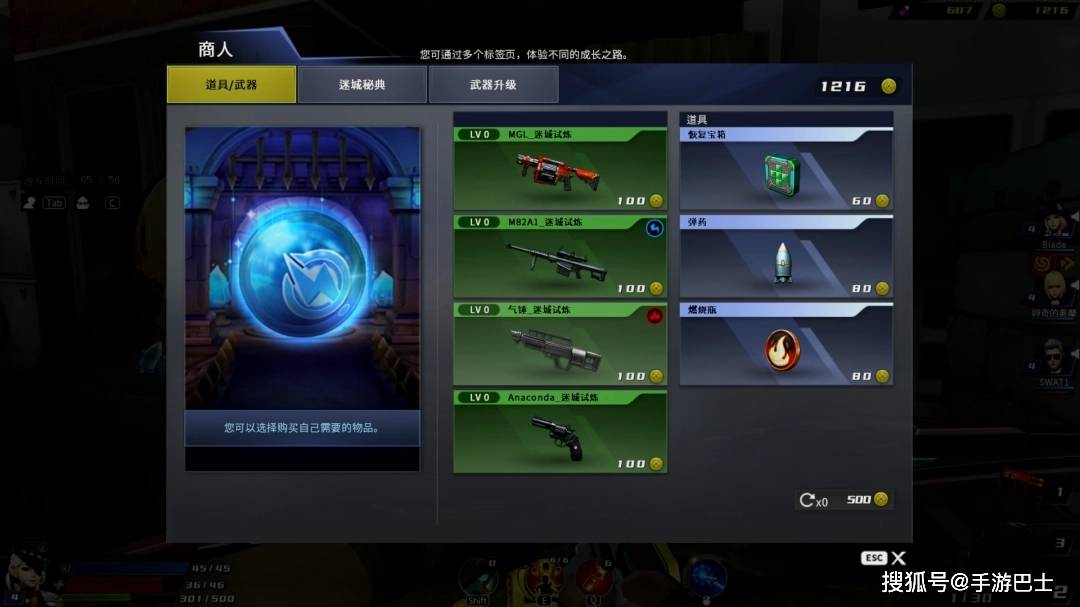This screenshot has height=607, width=1080.
Task: Refresh the shop for 500 coins
Action: point(843,499)
